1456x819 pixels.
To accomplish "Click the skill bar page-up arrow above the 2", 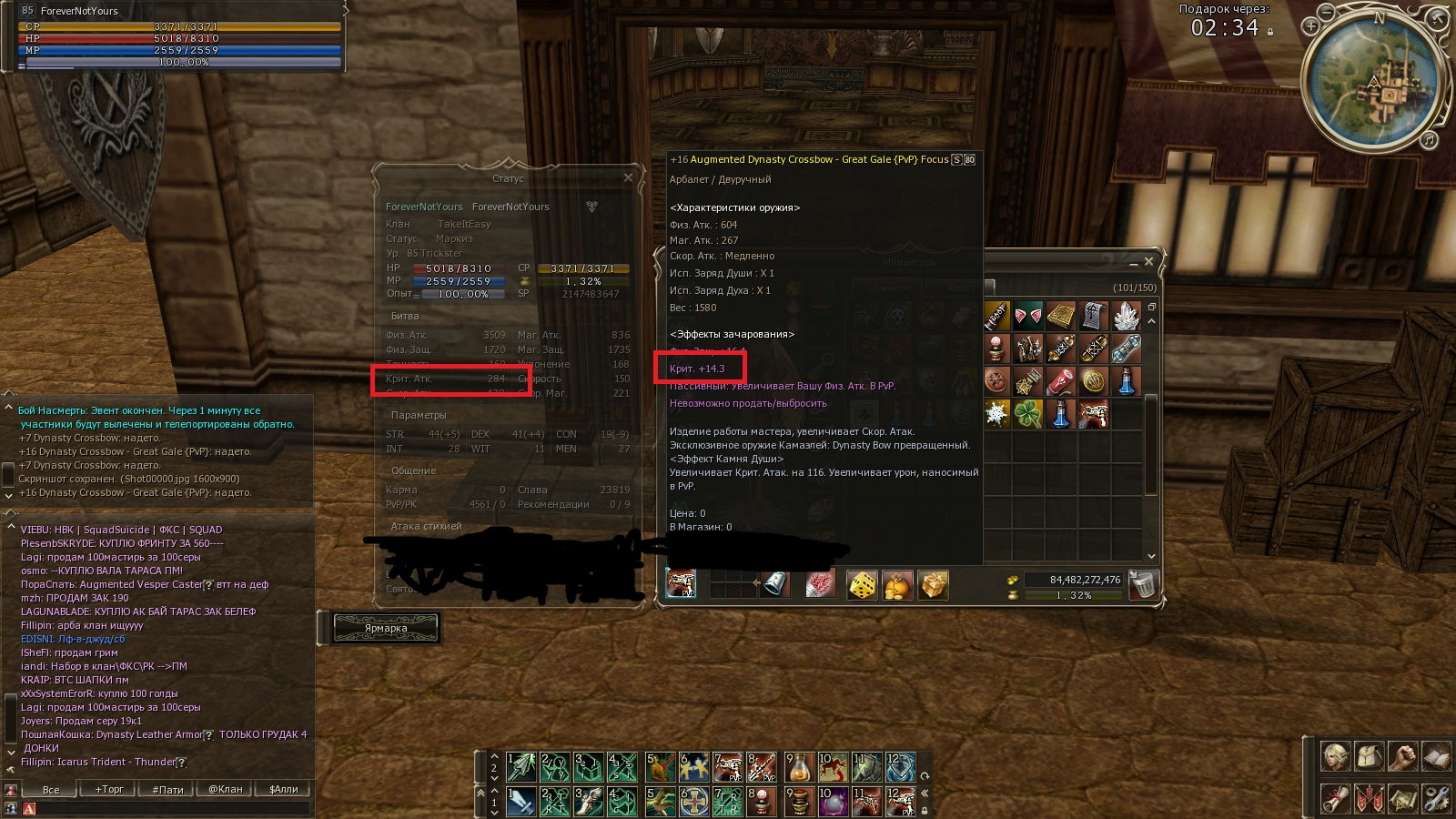I will tap(494, 756).
